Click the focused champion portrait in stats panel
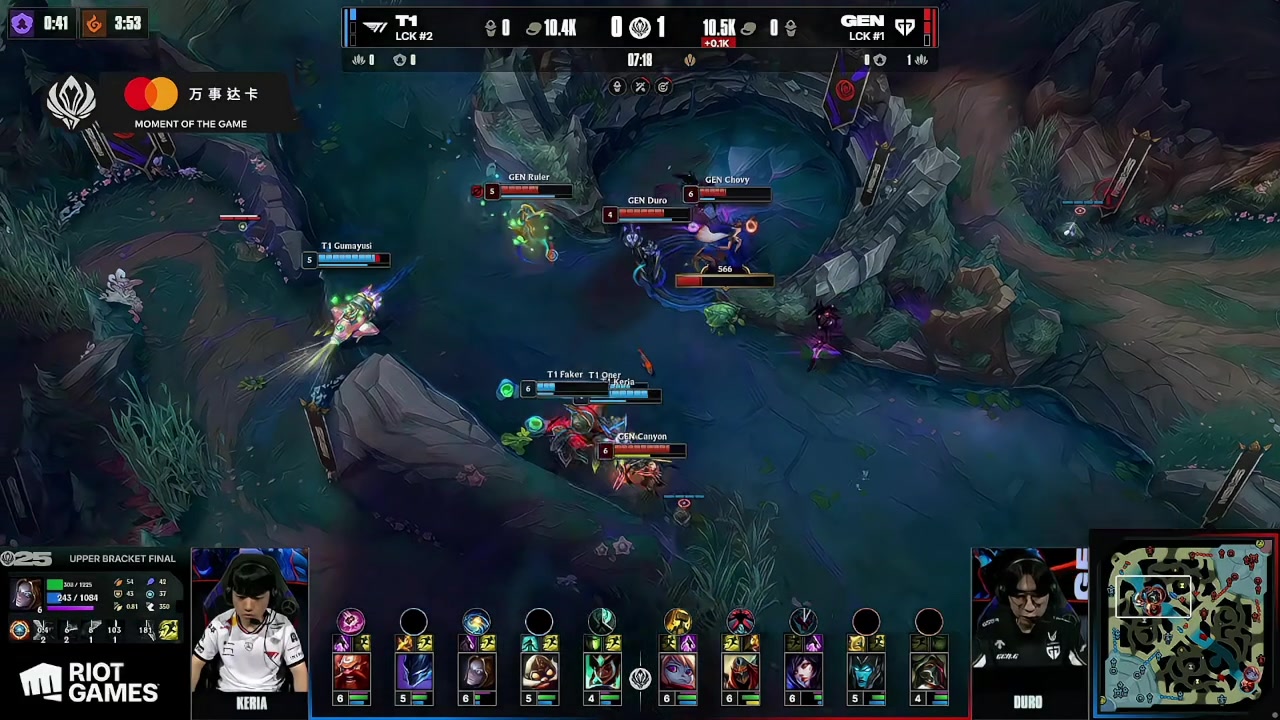The image size is (1280, 720). (27, 593)
